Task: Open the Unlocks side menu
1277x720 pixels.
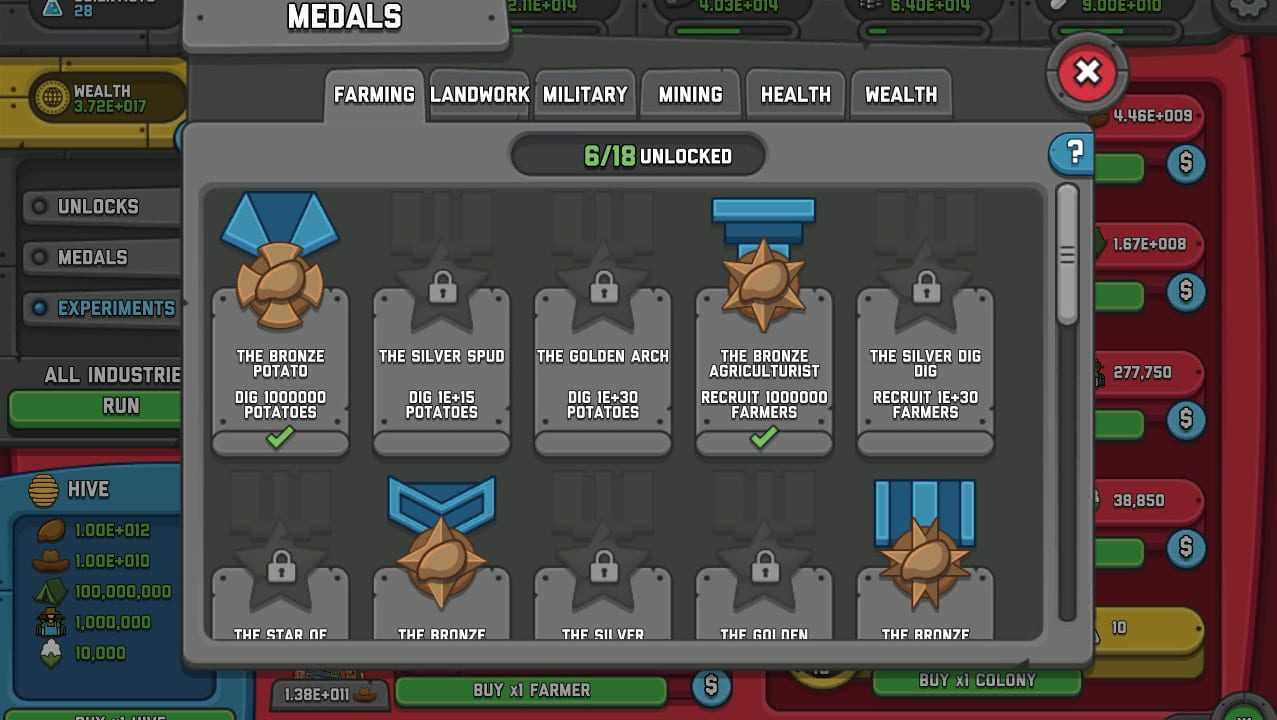Action: [x=97, y=207]
